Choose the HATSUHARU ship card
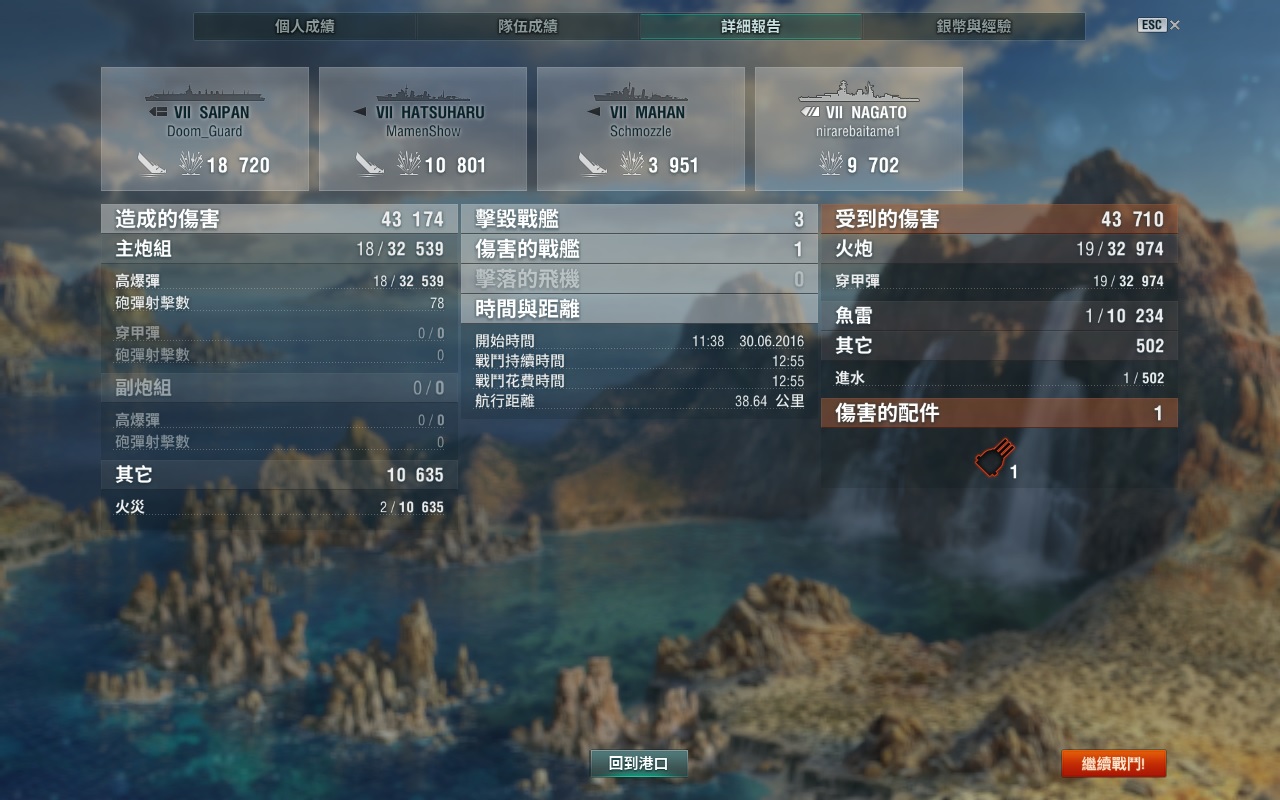The height and width of the screenshot is (800, 1280). [423, 129]
